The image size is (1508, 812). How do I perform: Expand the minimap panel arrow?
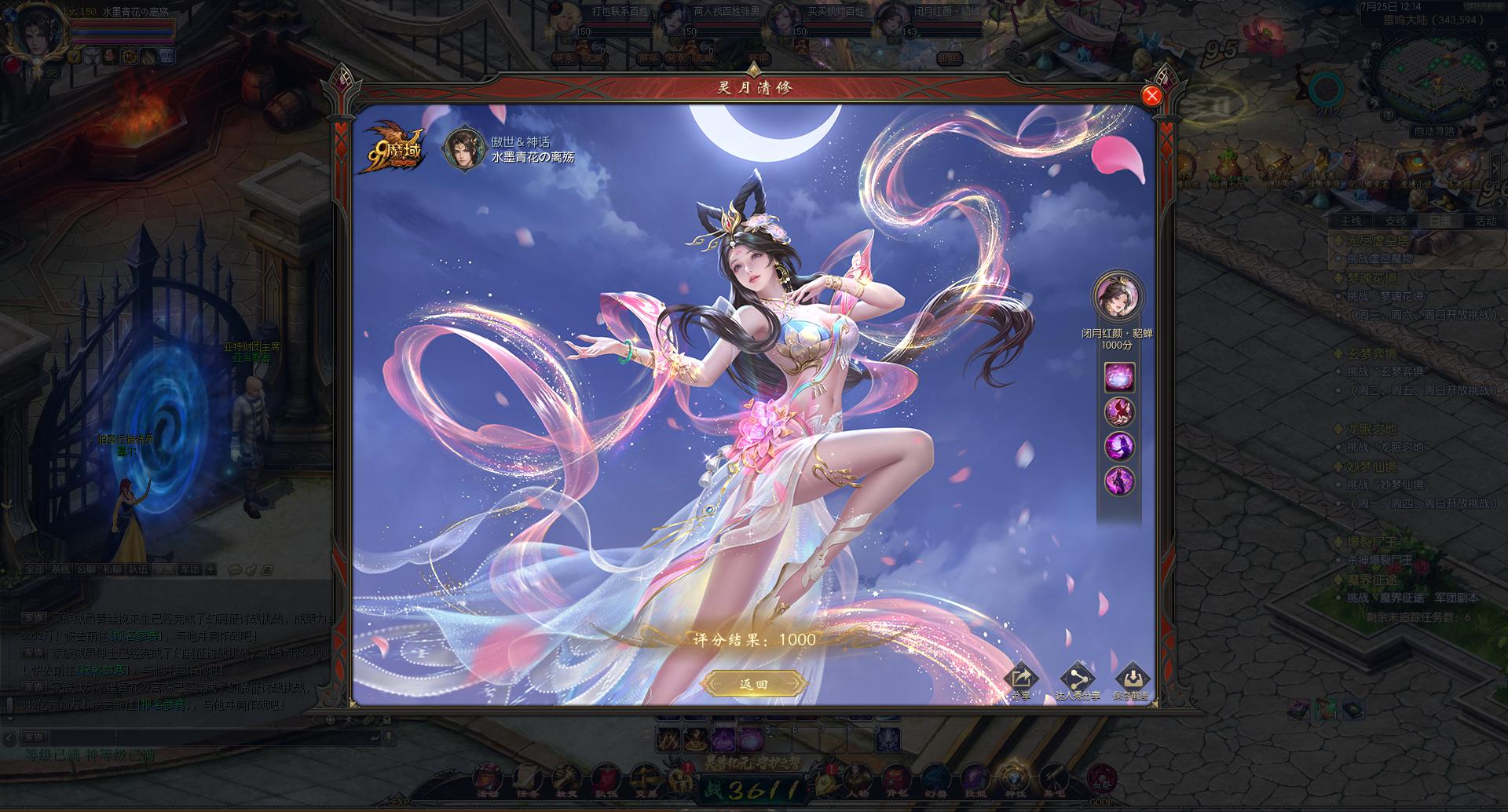[x=1494, y=166]
